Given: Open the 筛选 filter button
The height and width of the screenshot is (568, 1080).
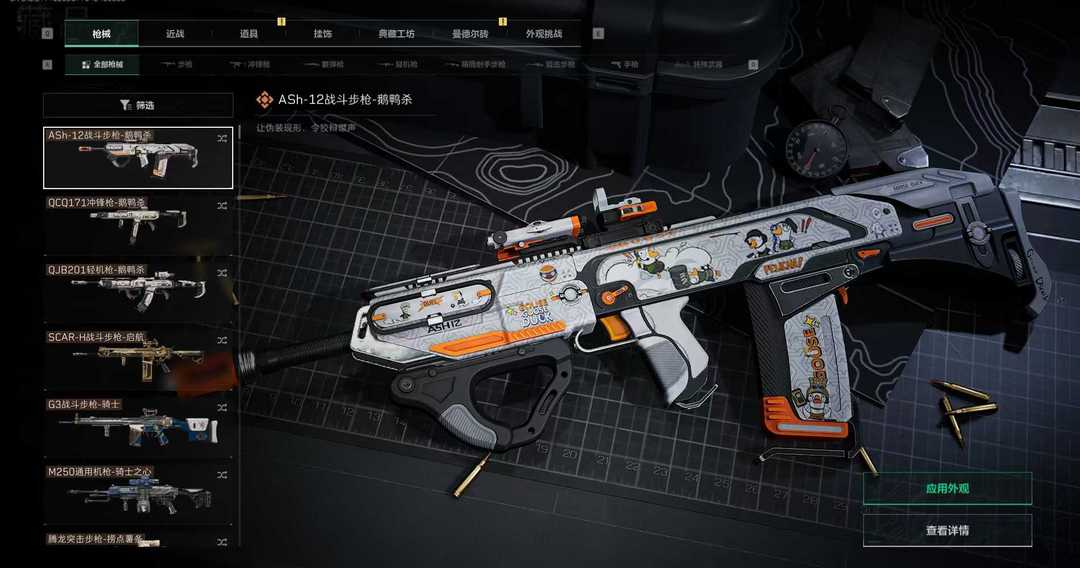Looking at the screenshot, I should pyautogui.click(x=138, y=105).
